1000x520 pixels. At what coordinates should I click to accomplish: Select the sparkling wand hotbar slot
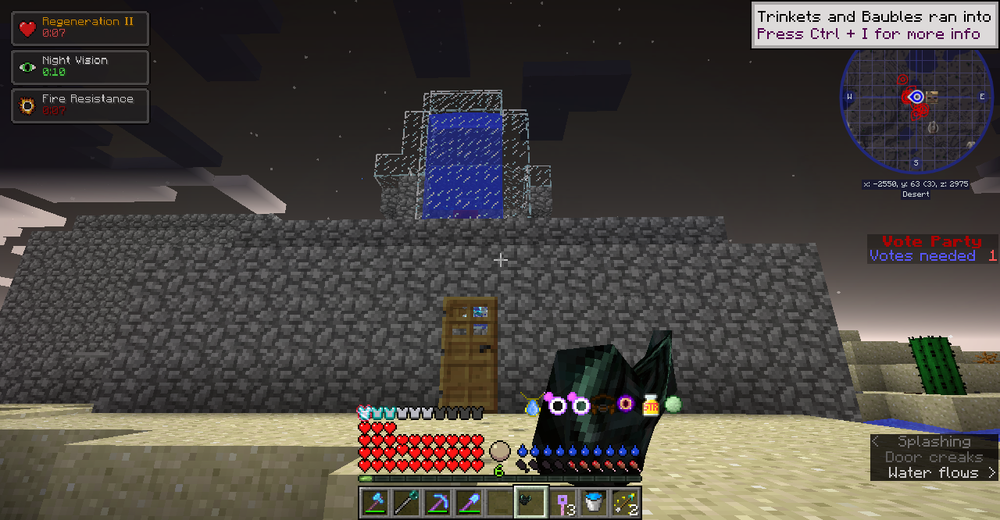click(x=625, y=502)
